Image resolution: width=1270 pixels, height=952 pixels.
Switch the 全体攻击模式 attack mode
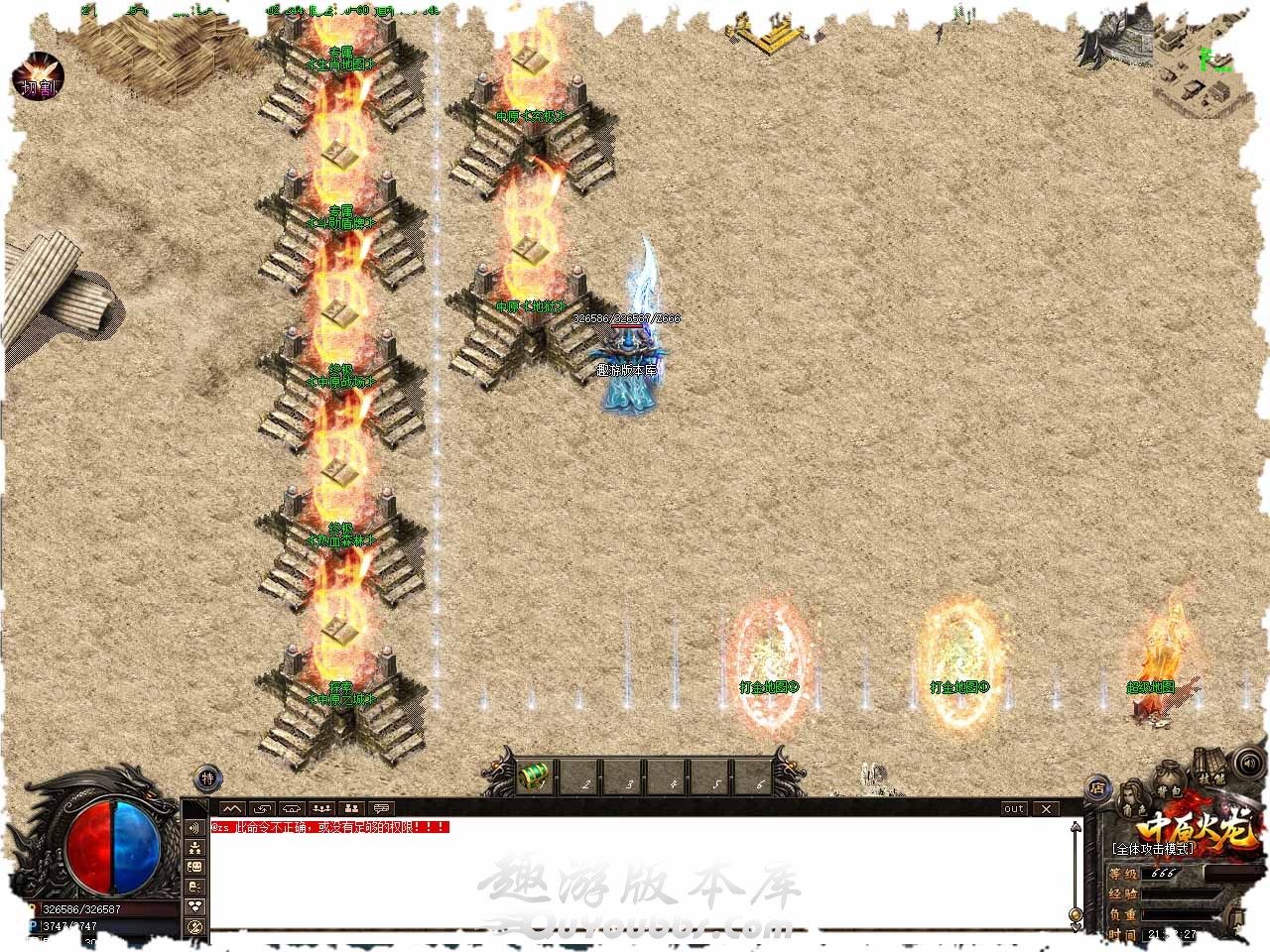coord(1151,849)
